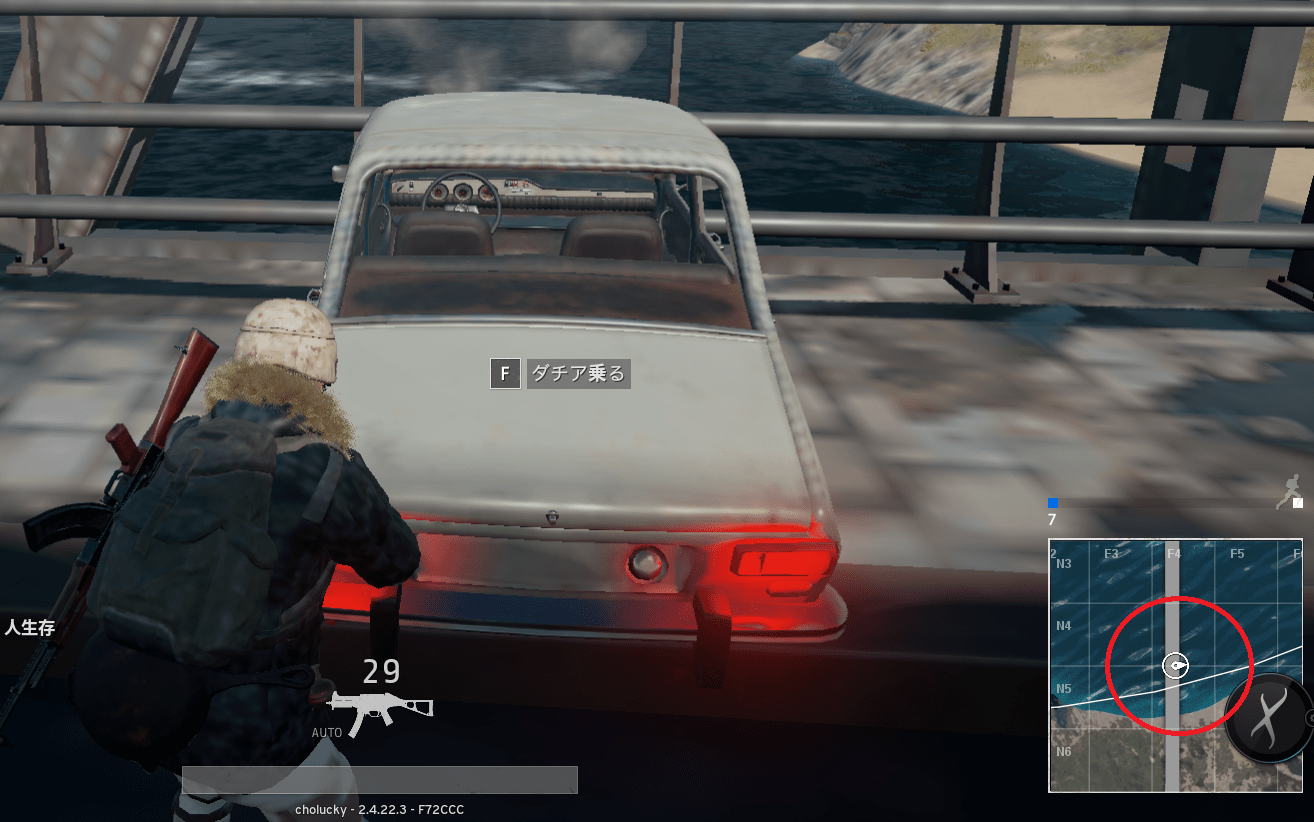Image resolution: width=1314 pixels, height=822 pixels.
Task: Select the white submachine gun weapon icon
Action: tap(380, 709)
